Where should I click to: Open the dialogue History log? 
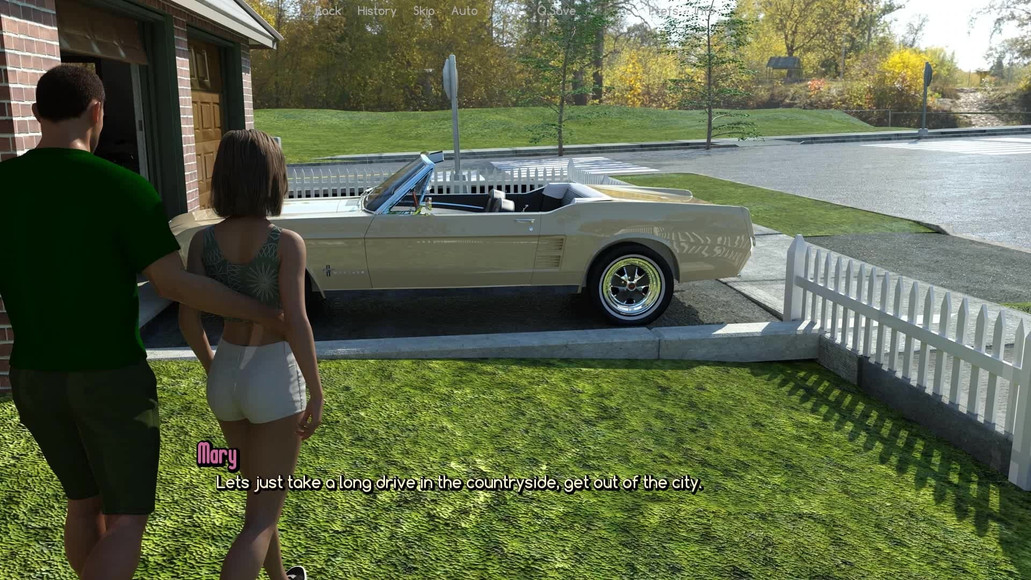pyautogui.click(x=376, y=11)
